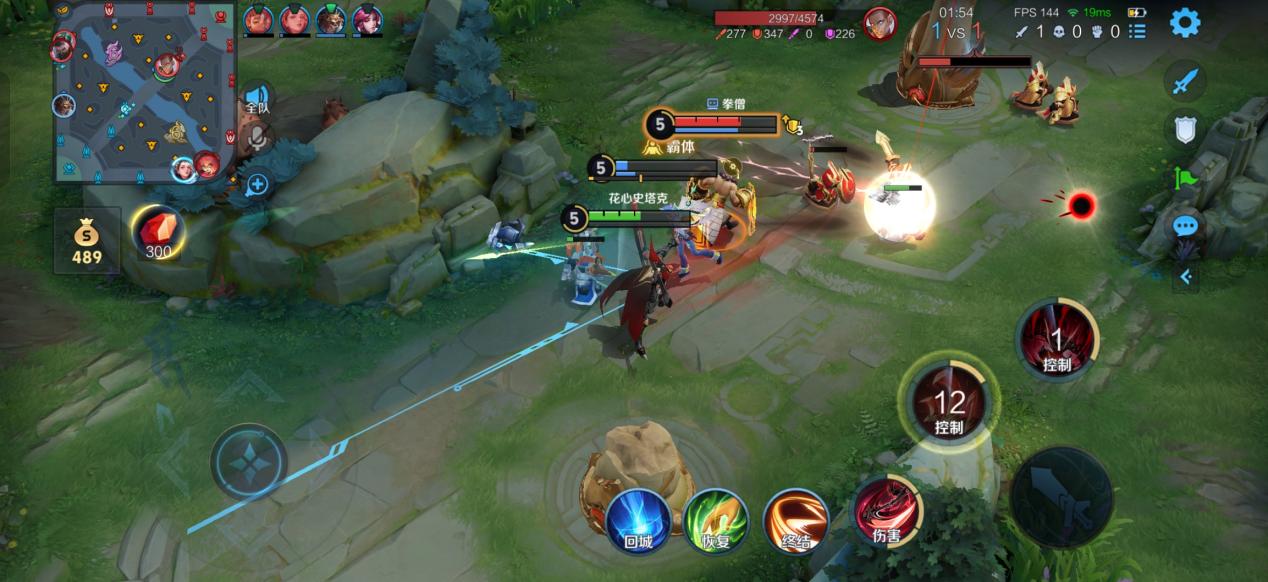1268x582 pixels.
Task: Send the green flag rally signal
Action: pyautogui.click(x=1185, y=178)
